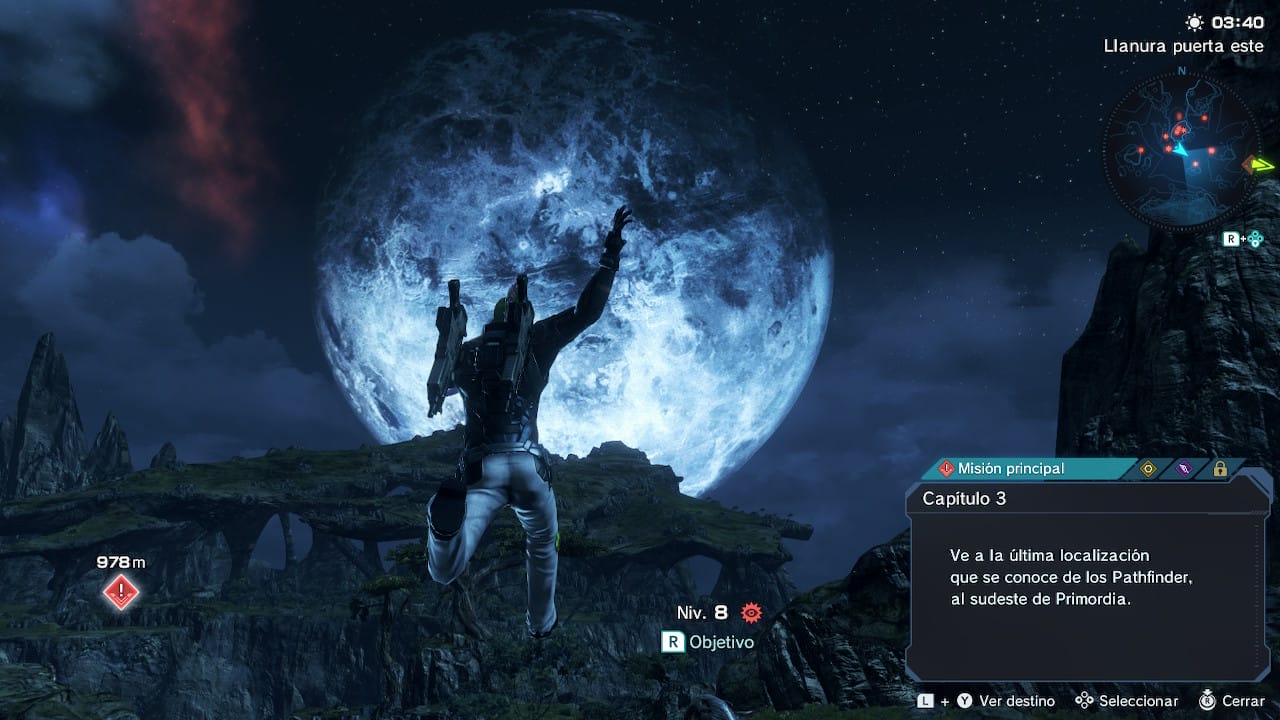The height and width of the screenshot is (720, 1280).
Task: Choose the padlock quest tab
Action: pos(1220,468)
